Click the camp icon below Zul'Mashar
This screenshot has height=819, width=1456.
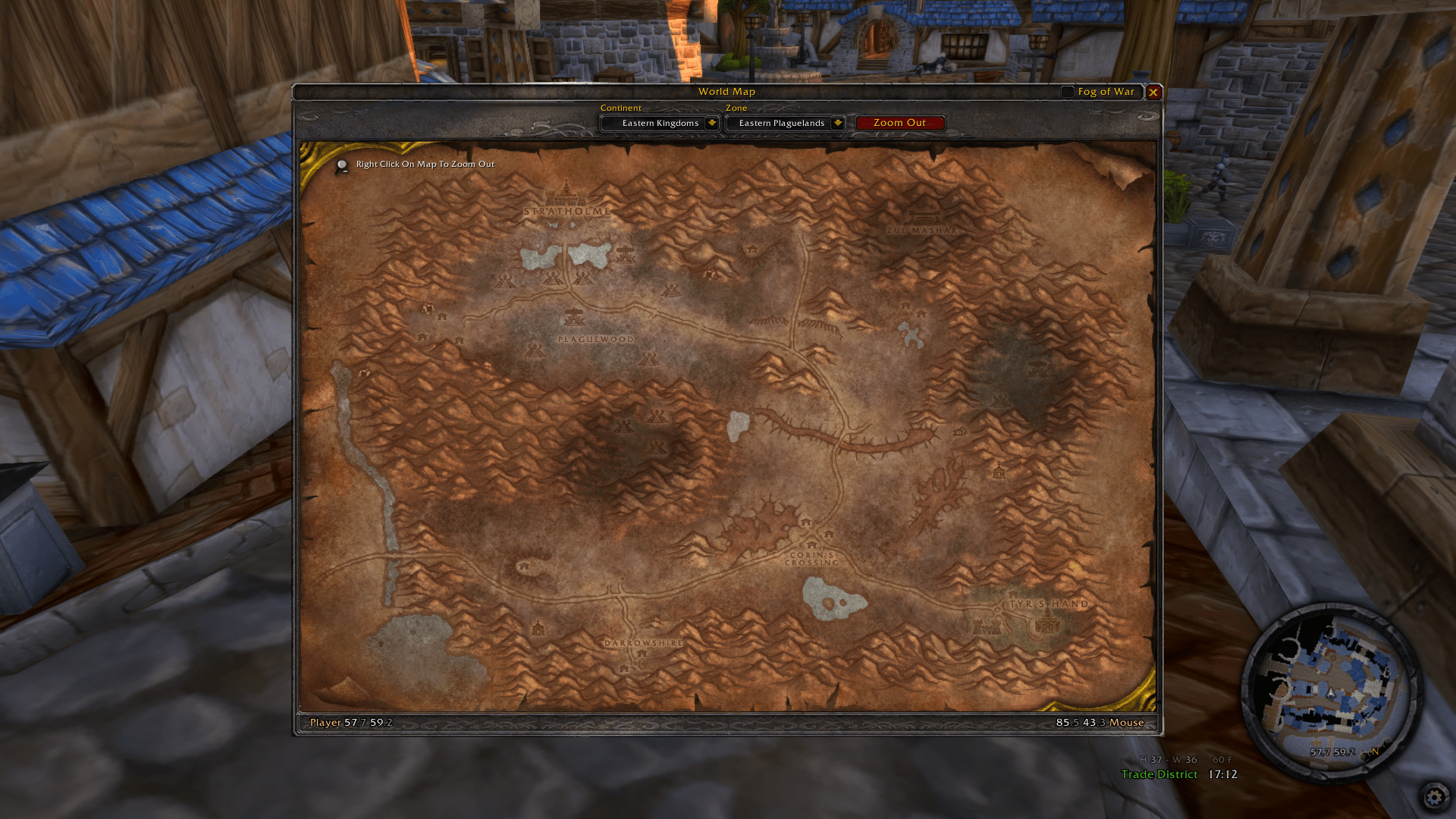(905, 305)
